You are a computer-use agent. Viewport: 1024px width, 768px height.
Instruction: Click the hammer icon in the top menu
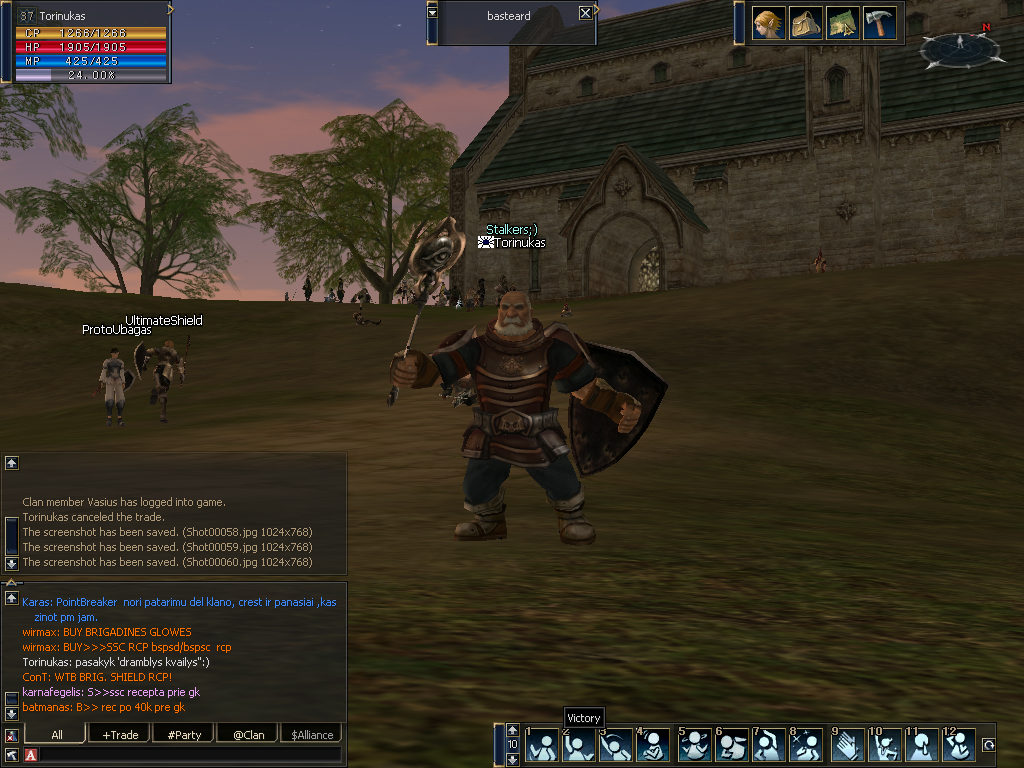(x=880, y=23)
